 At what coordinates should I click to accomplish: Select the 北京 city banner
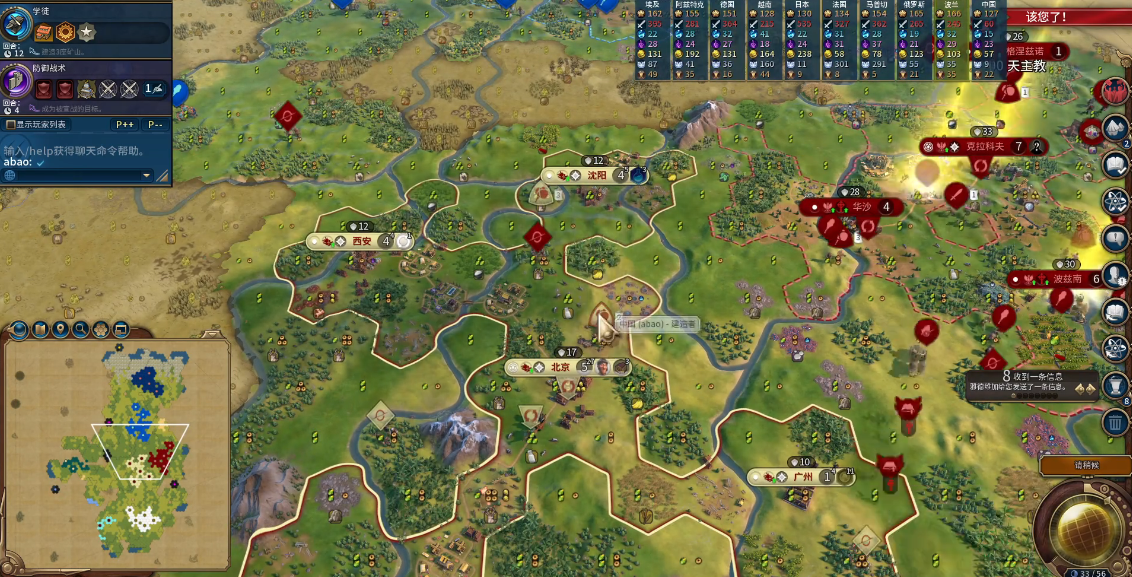[561, 367]
